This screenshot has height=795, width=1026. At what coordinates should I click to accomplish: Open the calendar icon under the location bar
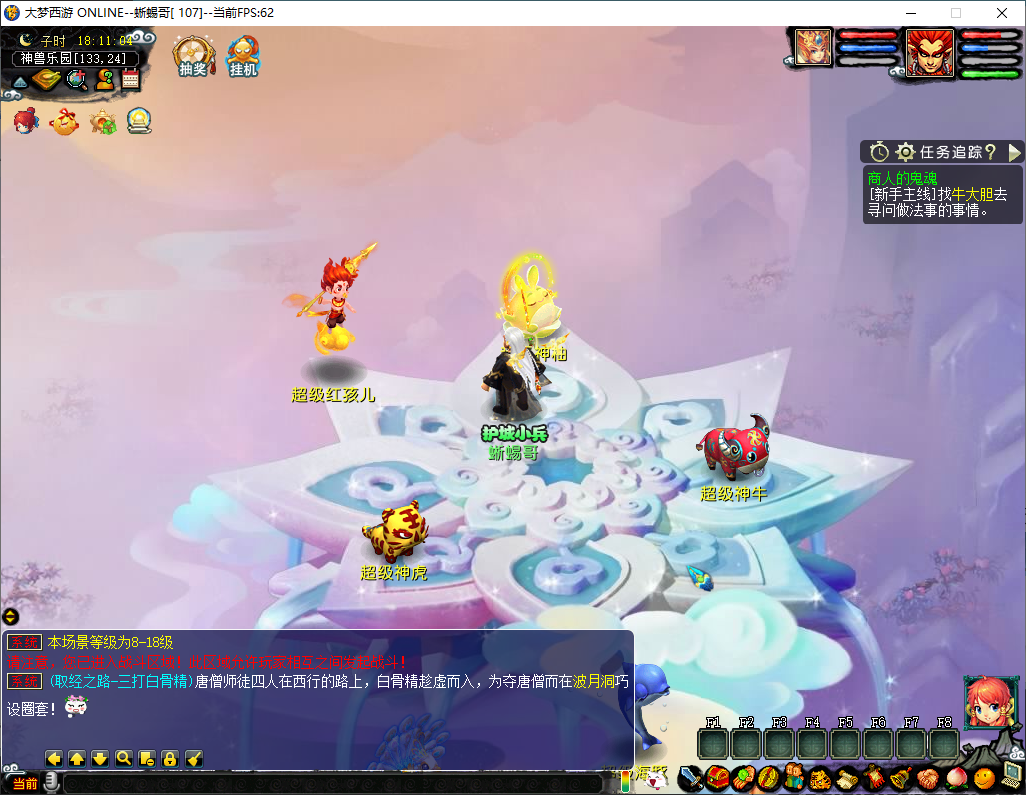130,79
